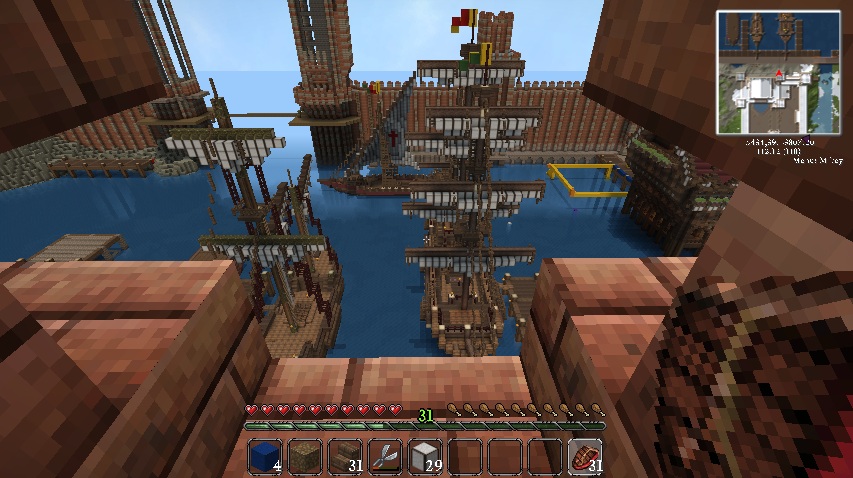Select the white block stack of 29
This screenshot has height=478, width=853.
tap(425, 456)
